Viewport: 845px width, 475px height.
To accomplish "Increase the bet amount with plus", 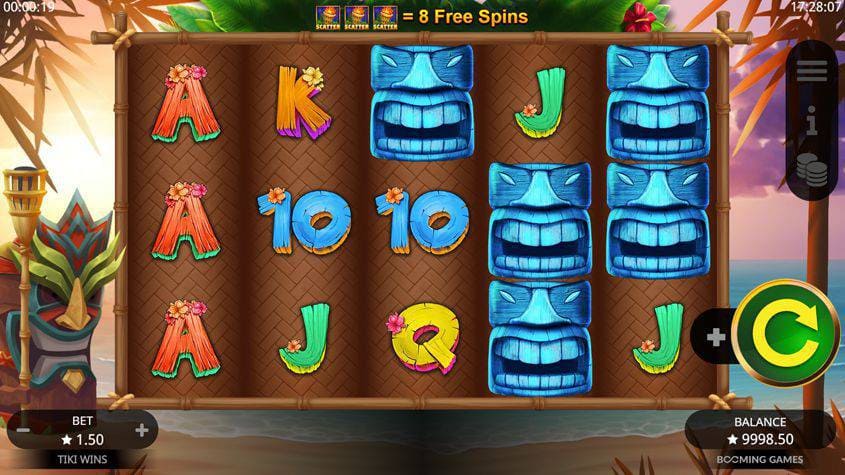I will 142,431.
